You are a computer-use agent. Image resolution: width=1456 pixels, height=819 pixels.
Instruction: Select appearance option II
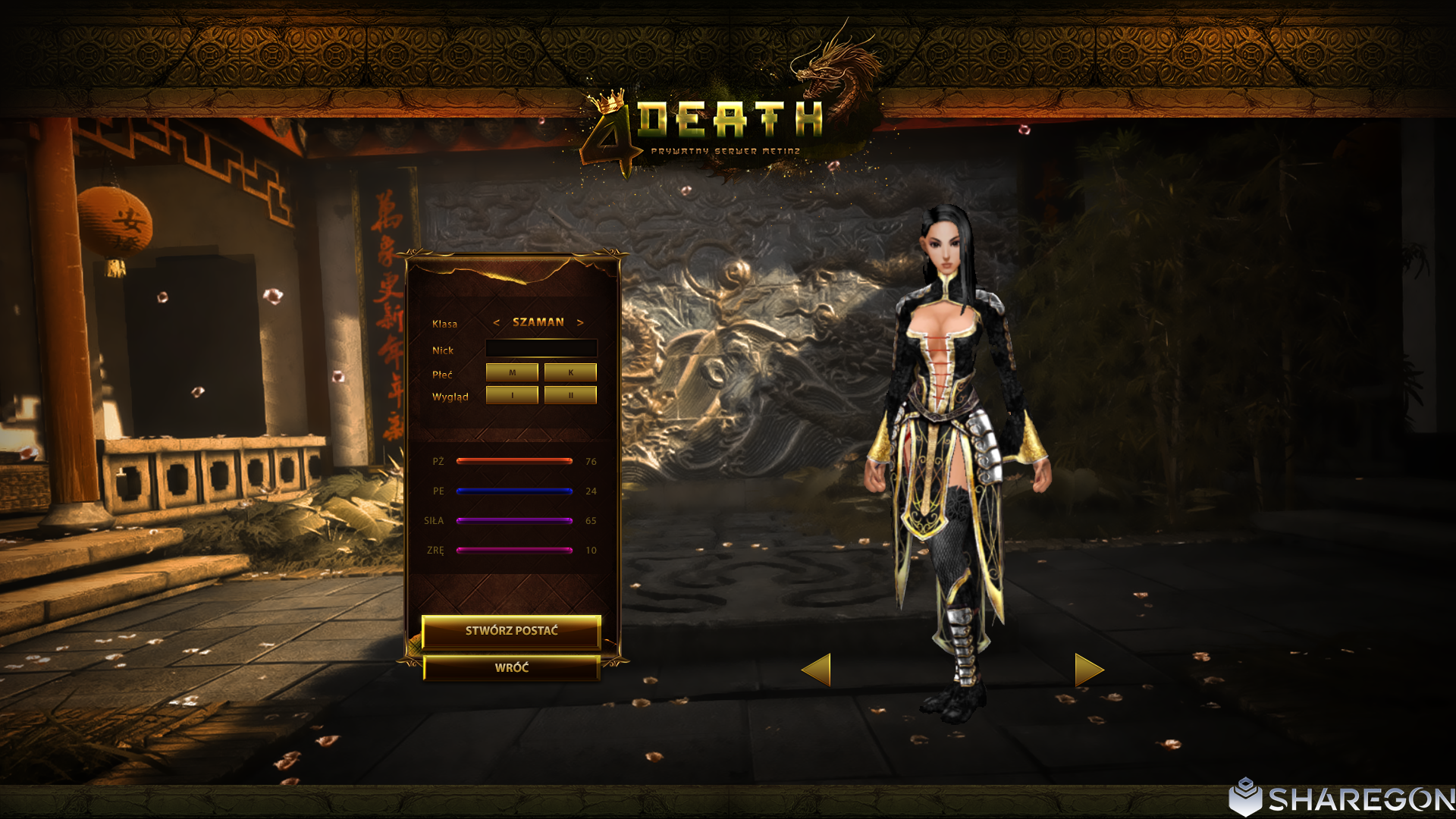coord(570,395)
